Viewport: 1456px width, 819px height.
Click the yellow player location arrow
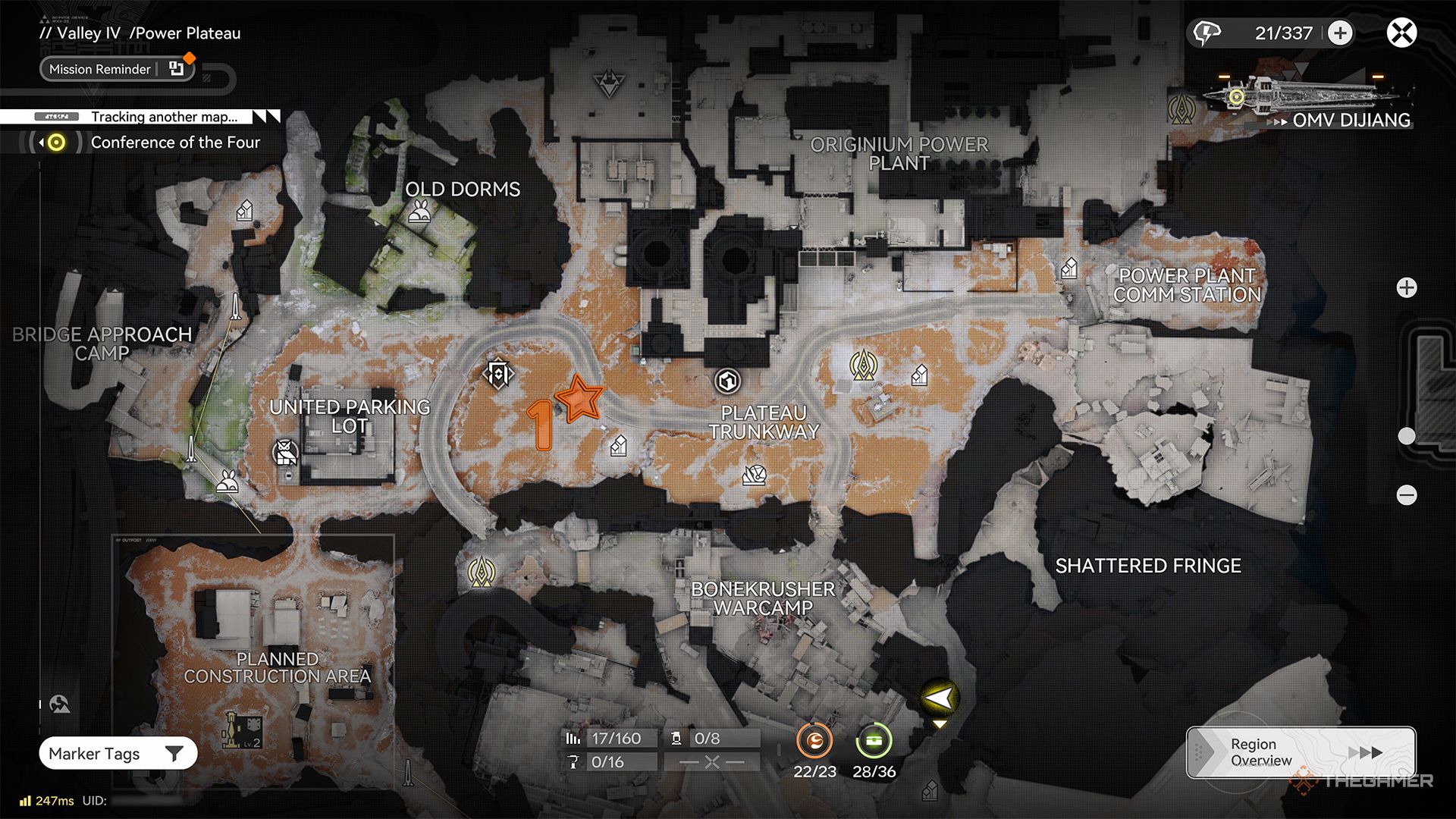point(939,698)
